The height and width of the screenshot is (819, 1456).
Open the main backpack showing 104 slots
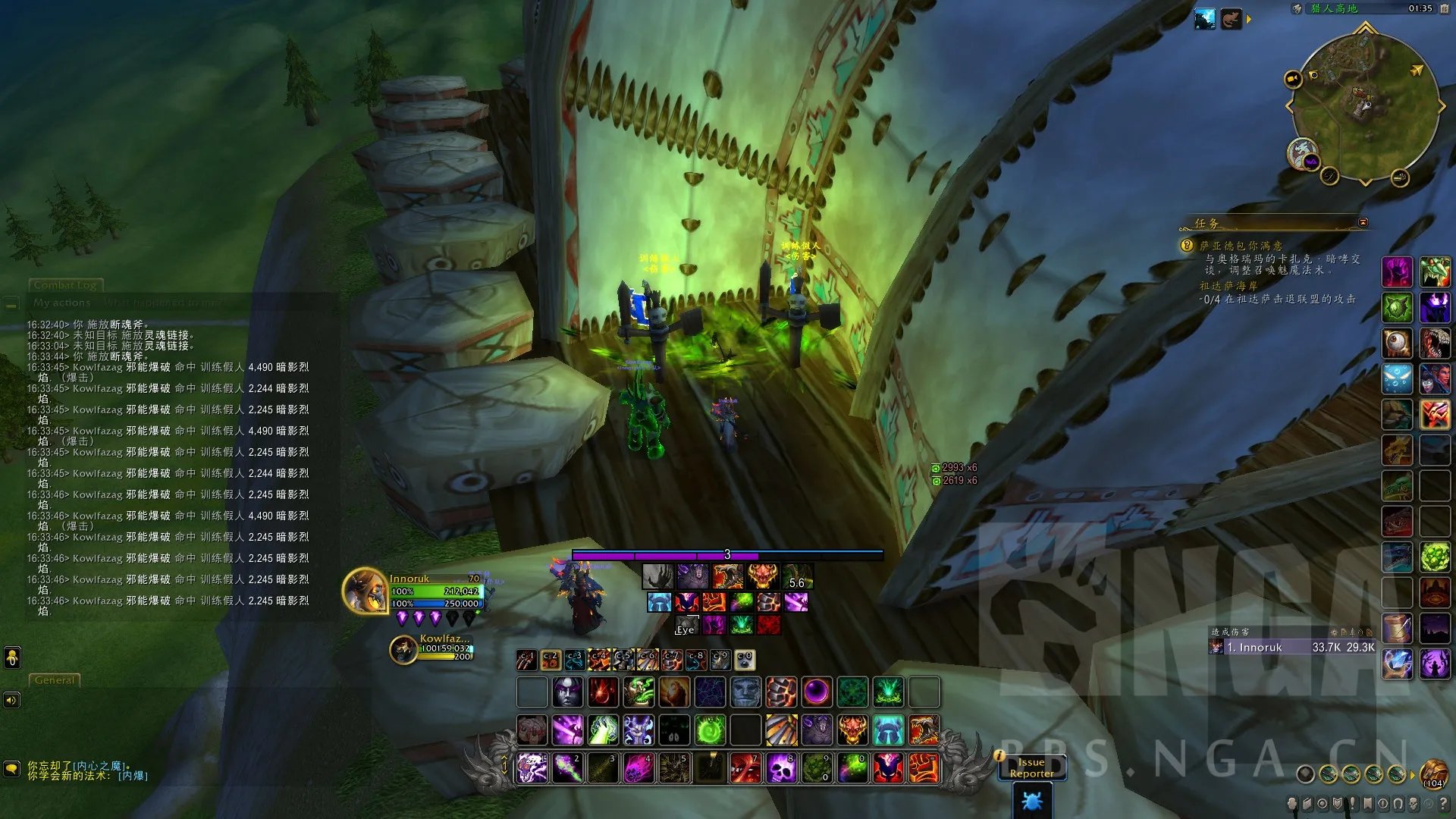coord(1433,773)
